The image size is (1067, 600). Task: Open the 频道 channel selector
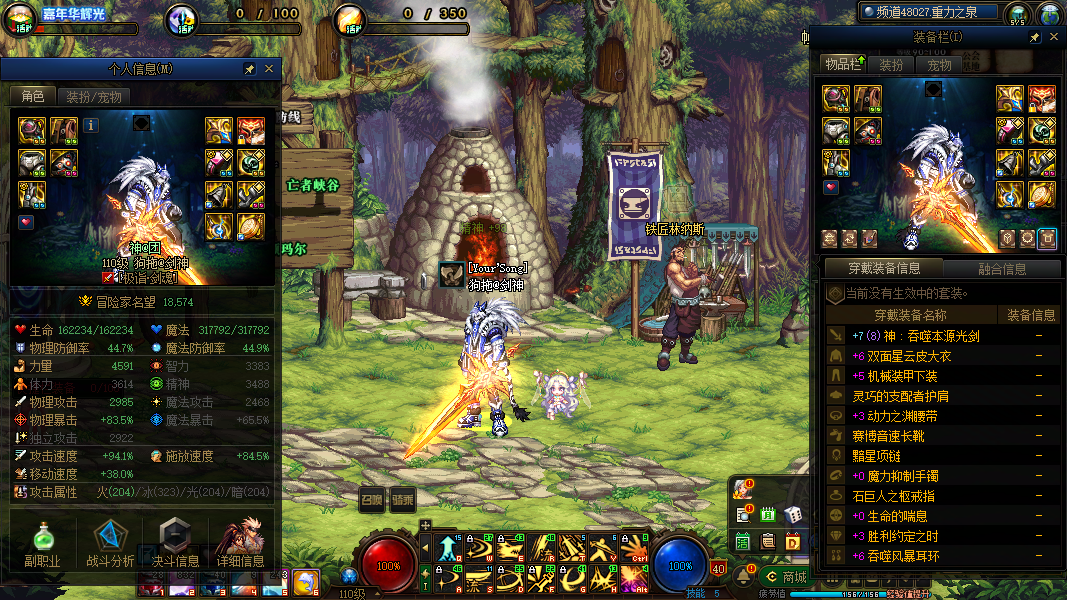(930, 12)
